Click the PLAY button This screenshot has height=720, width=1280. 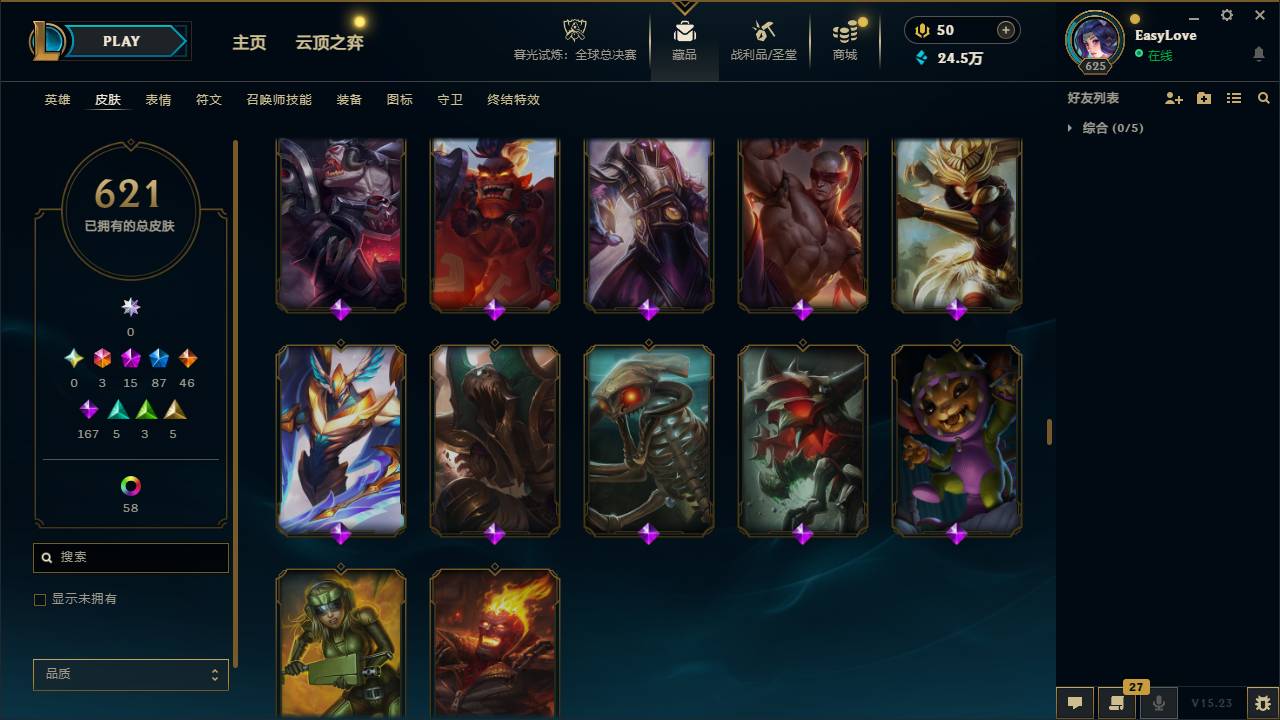[x=121, y=41]
